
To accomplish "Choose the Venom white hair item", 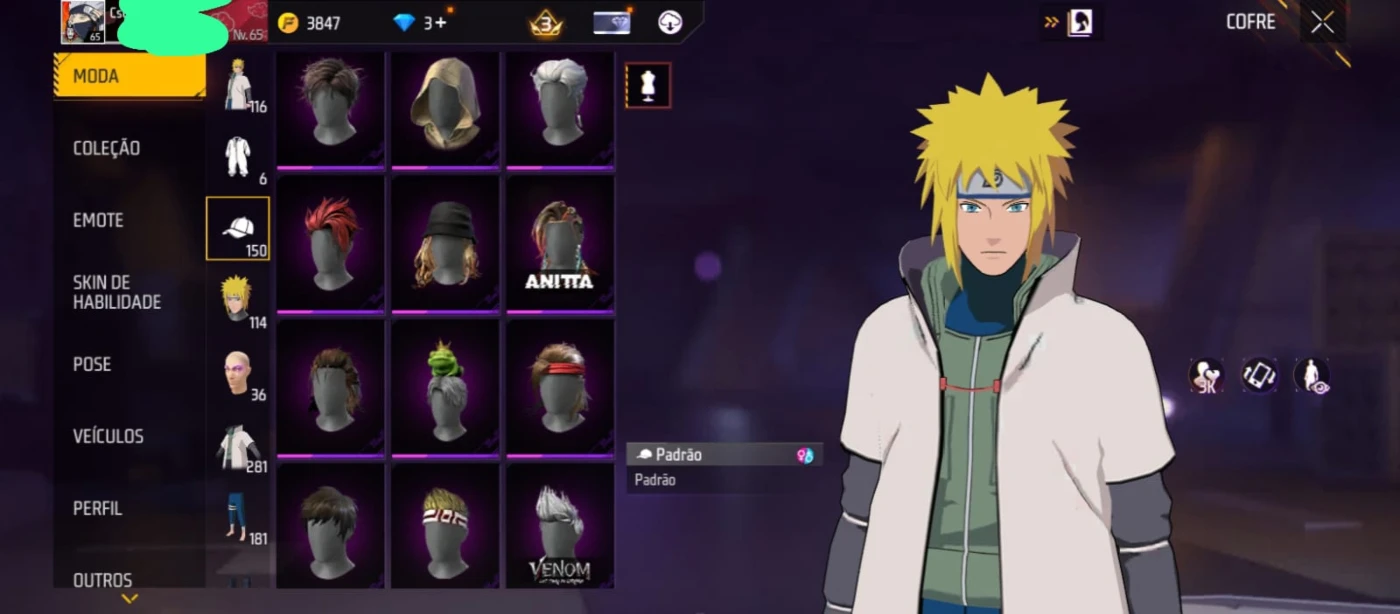I will tap(559, 531).
